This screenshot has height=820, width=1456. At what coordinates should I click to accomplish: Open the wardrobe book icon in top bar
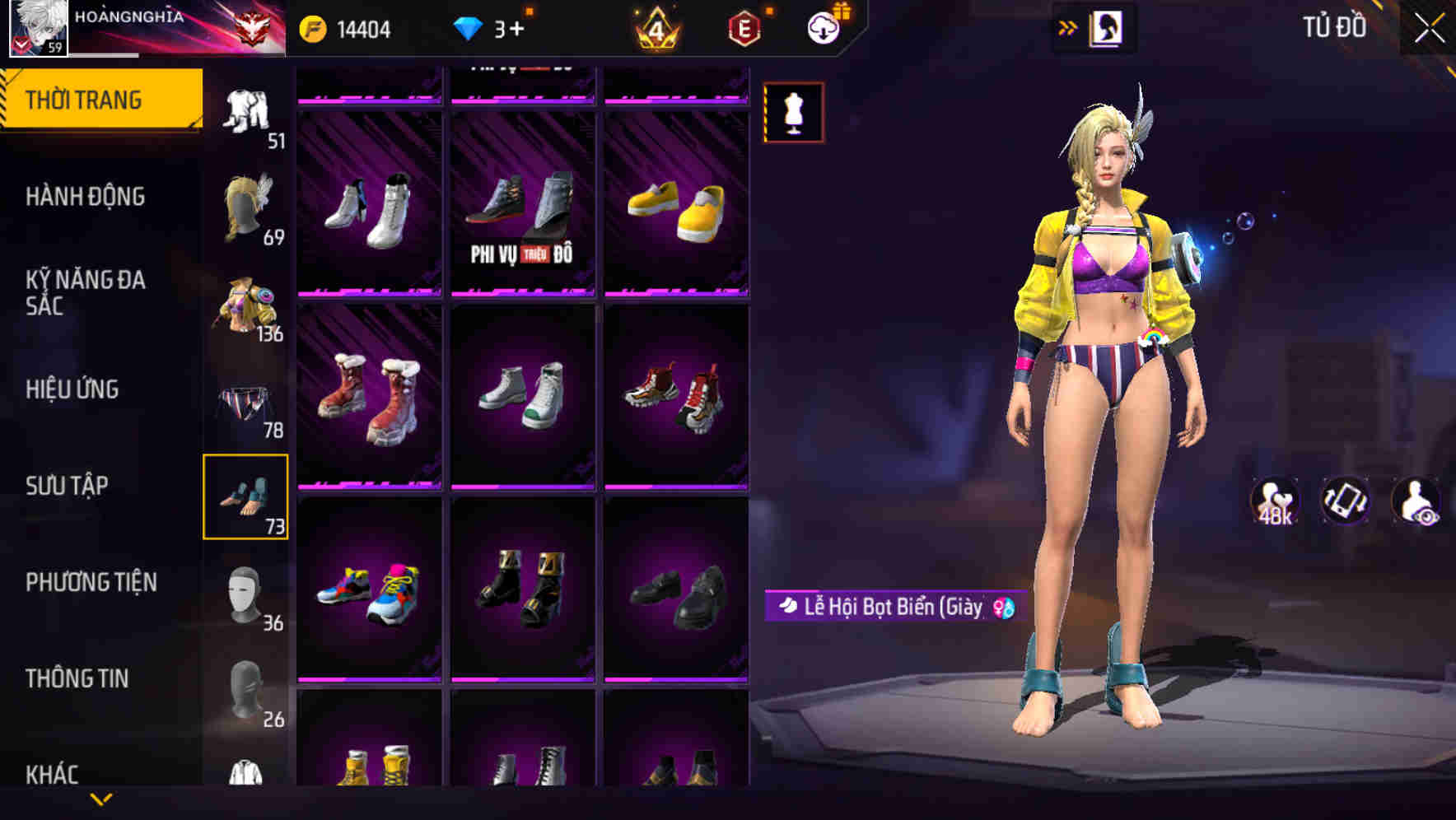1108,26
